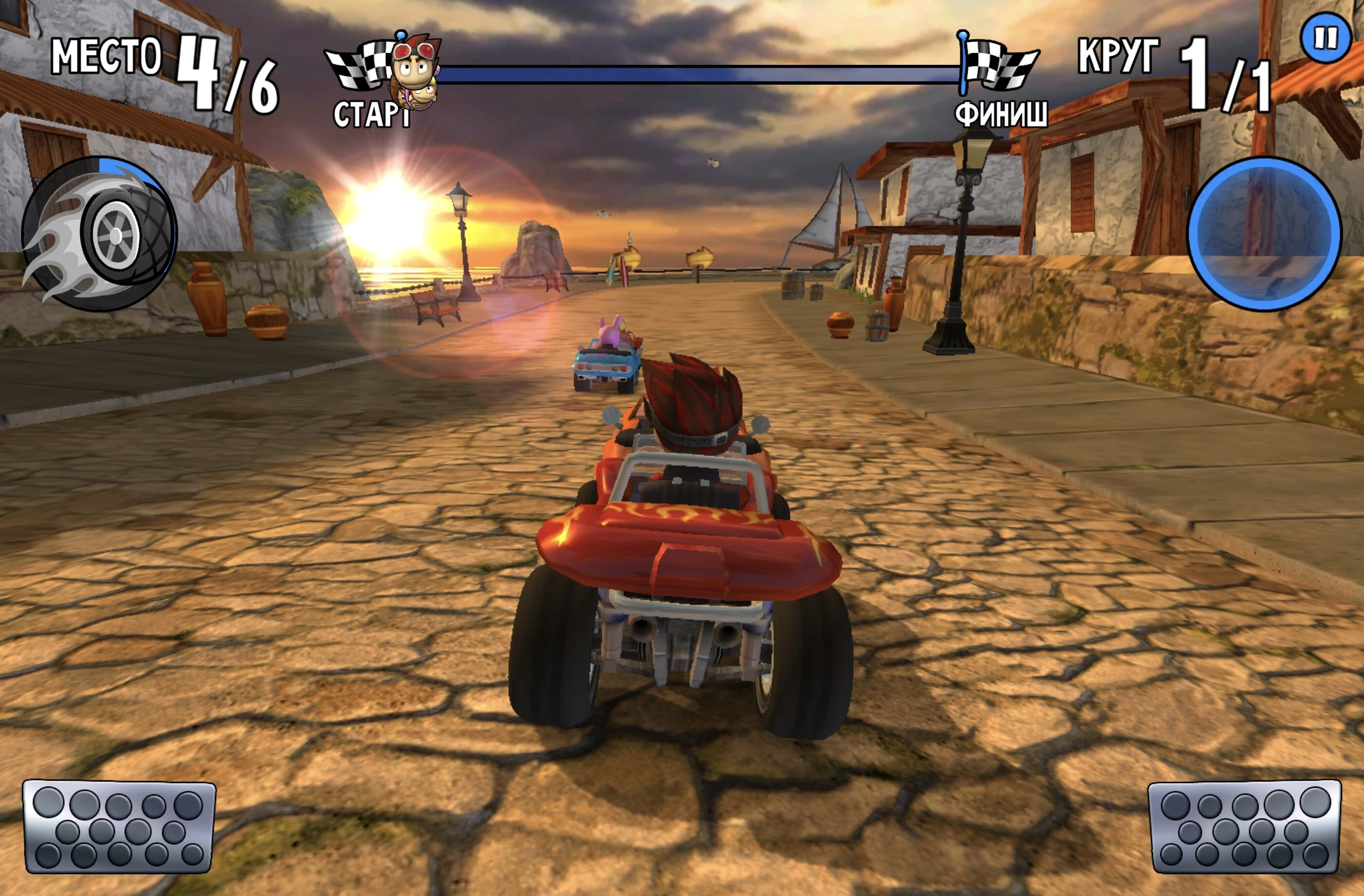Tap the empty blue power-up circle

point(1264,234)
